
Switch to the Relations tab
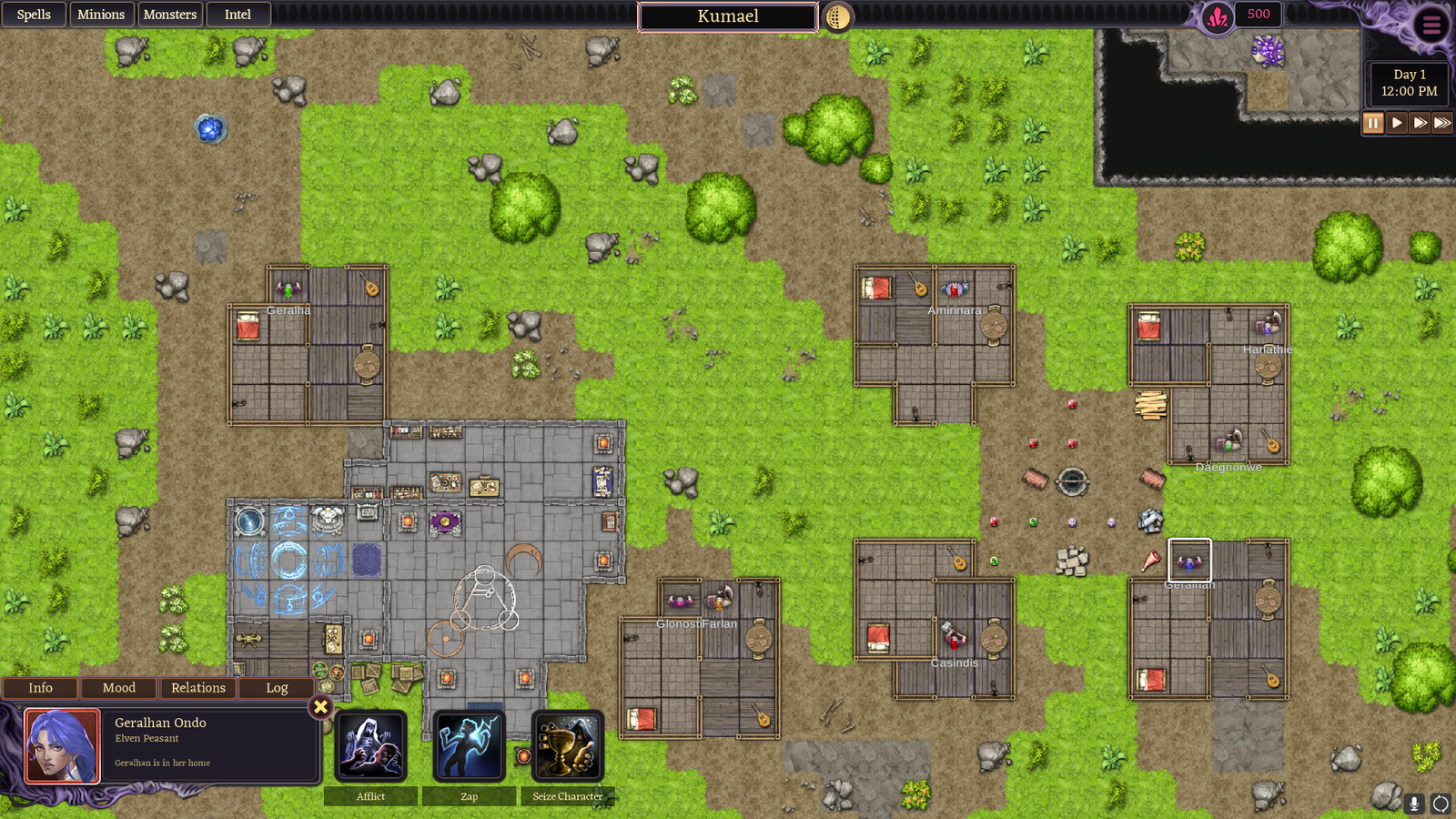[x=198, y=688]
